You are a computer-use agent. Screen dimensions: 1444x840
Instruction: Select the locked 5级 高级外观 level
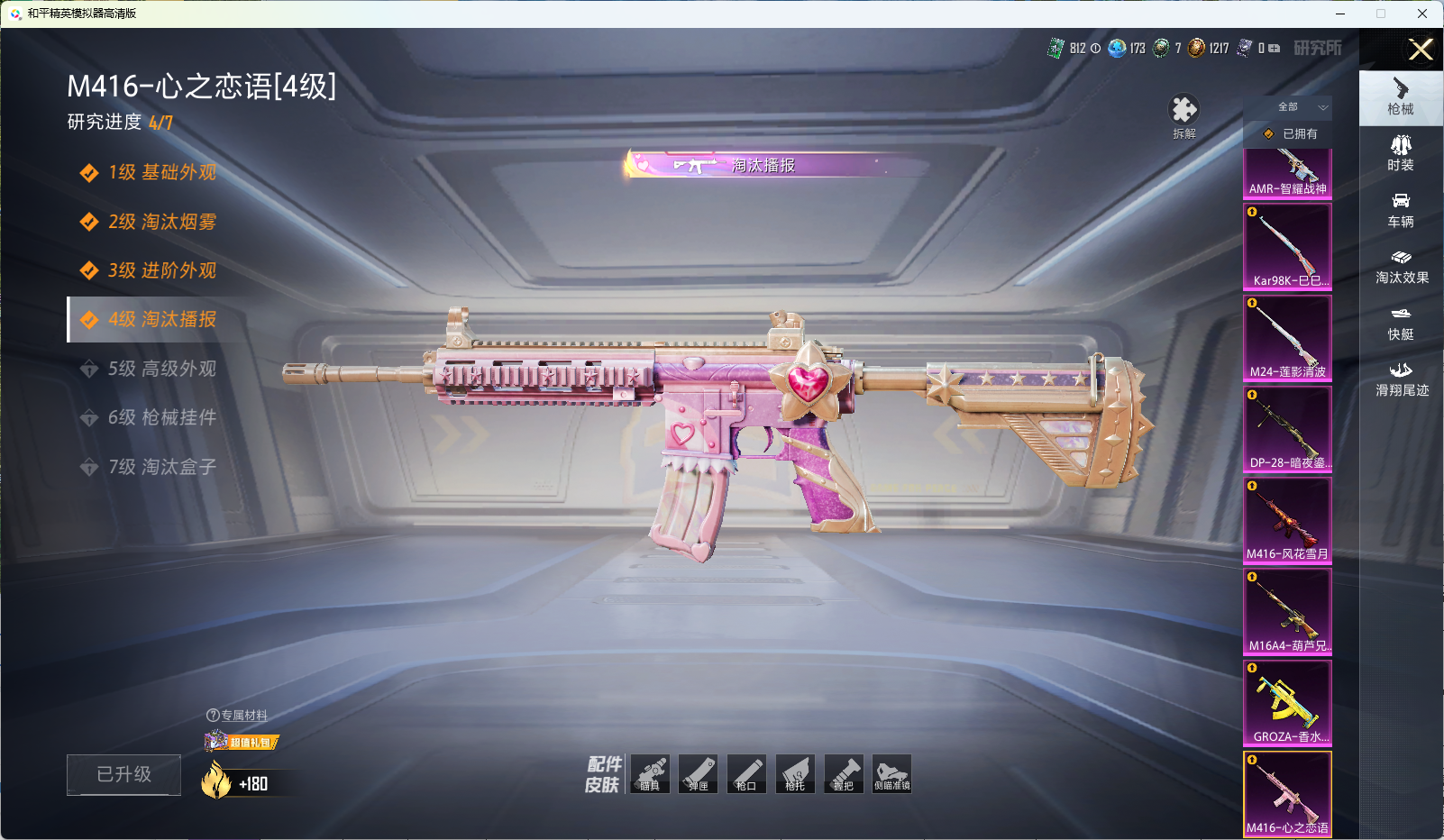pyautogui.click(x=161, y=369)
